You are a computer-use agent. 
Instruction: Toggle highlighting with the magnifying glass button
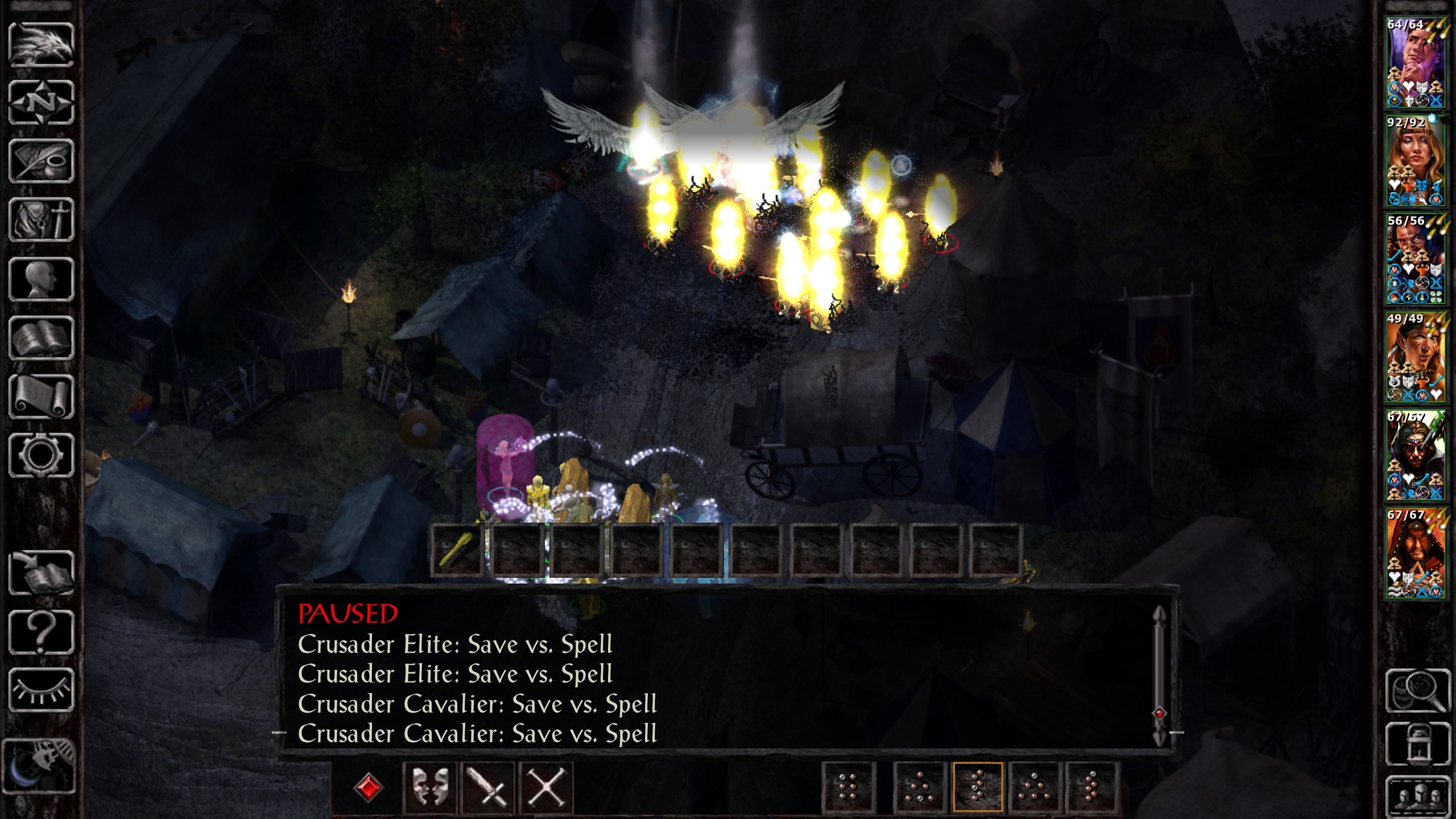coord(1418,690)
